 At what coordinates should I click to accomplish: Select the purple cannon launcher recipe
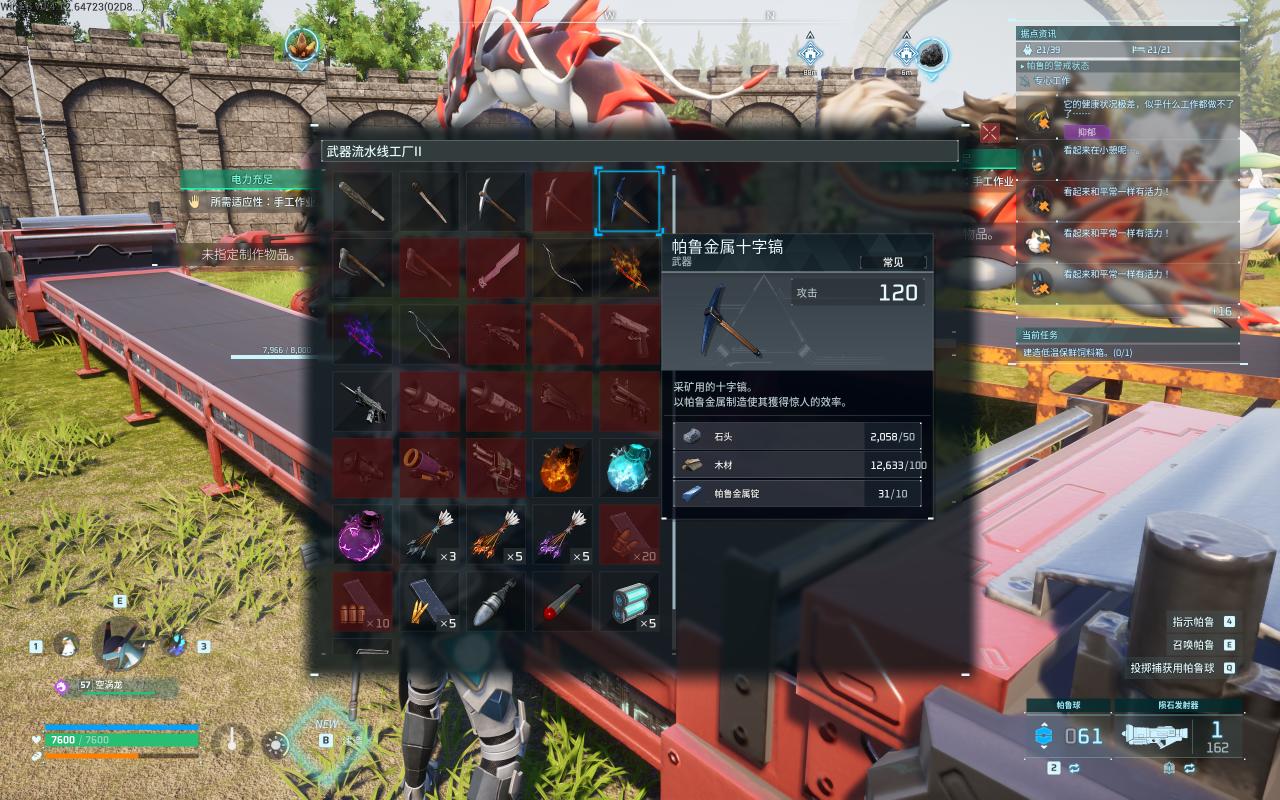pos(429,467)
